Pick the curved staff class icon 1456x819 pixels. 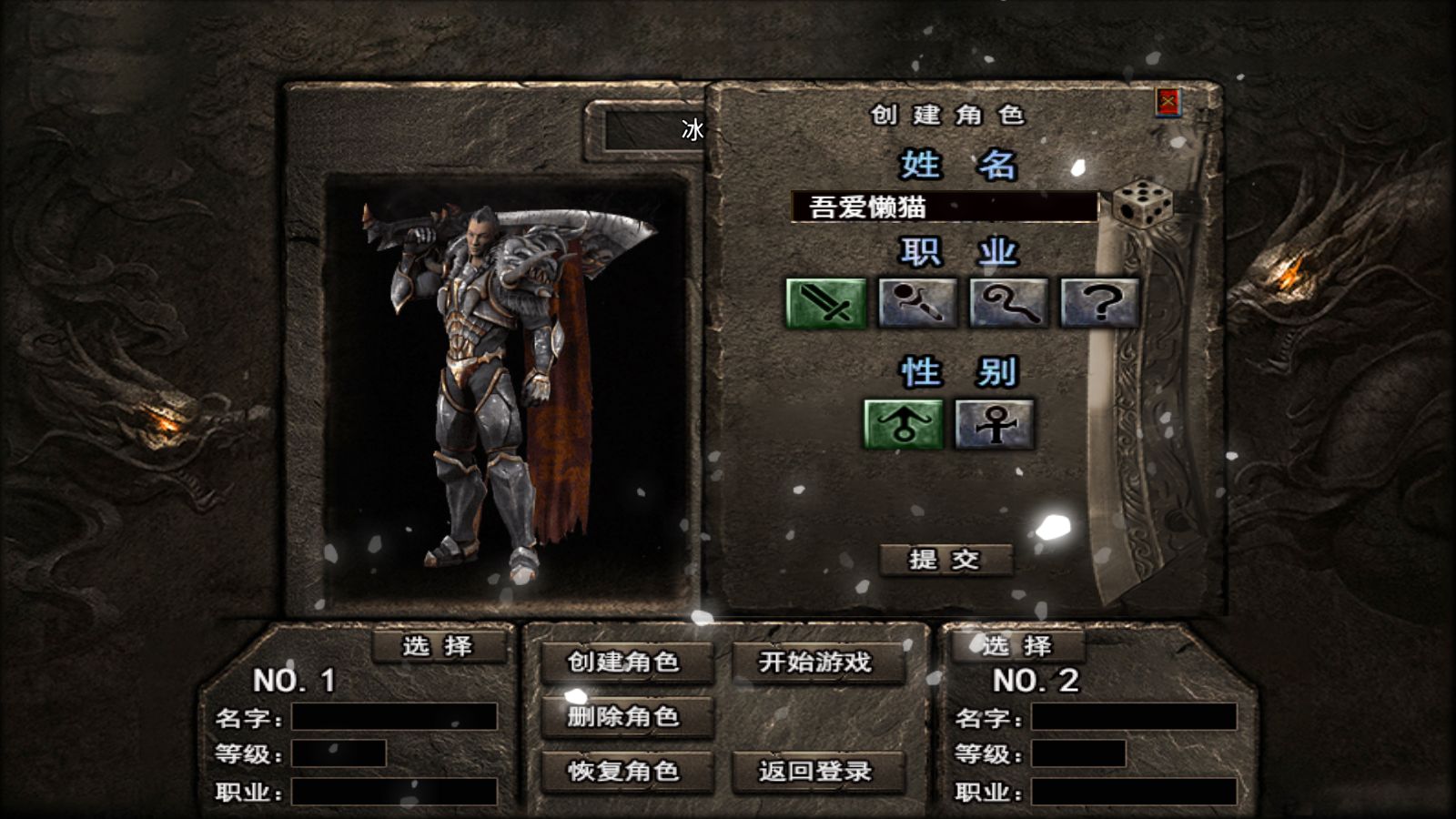click(x=1008, y=303)
